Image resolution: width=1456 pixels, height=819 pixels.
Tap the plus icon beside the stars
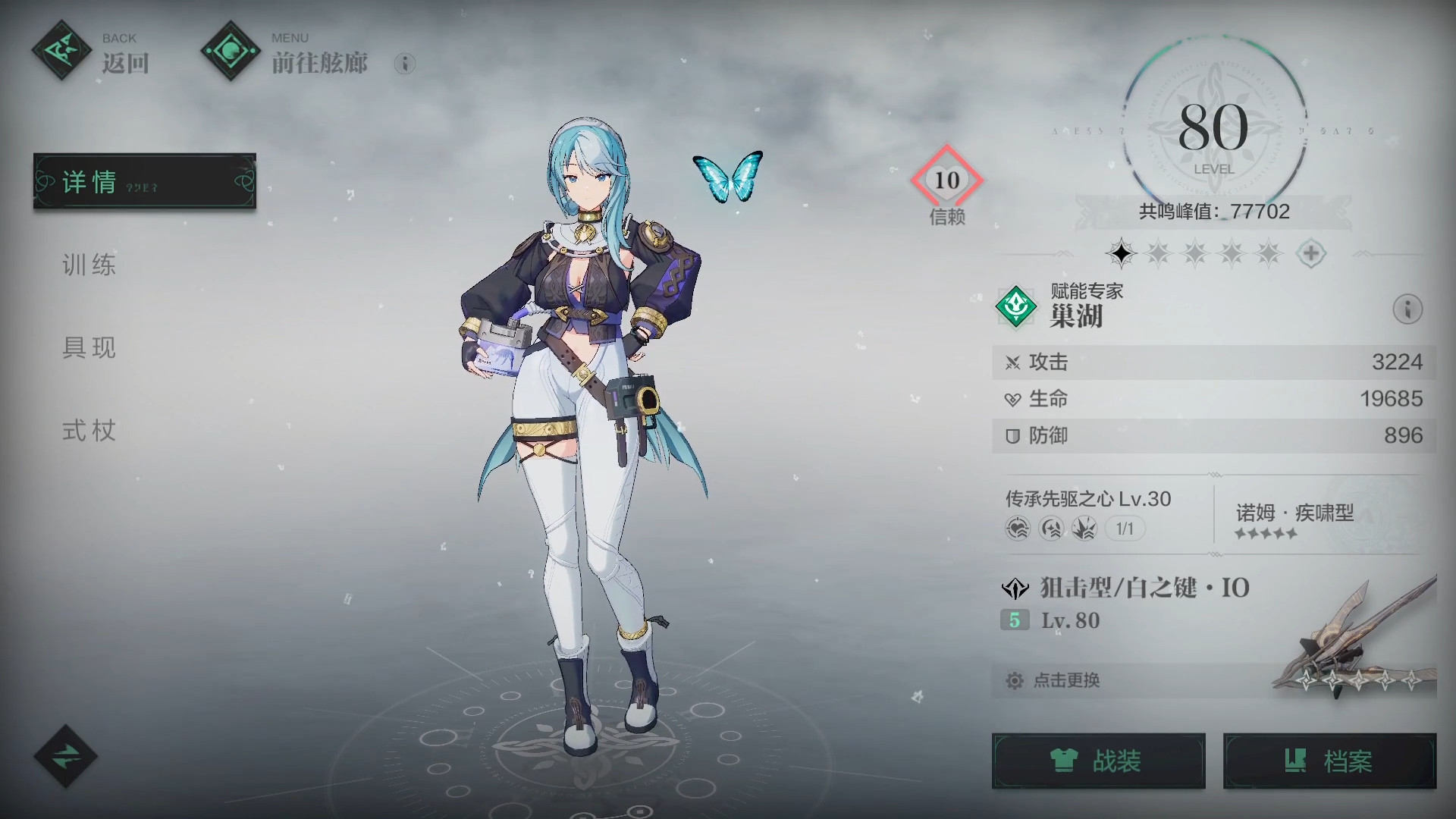[1311, 253]
